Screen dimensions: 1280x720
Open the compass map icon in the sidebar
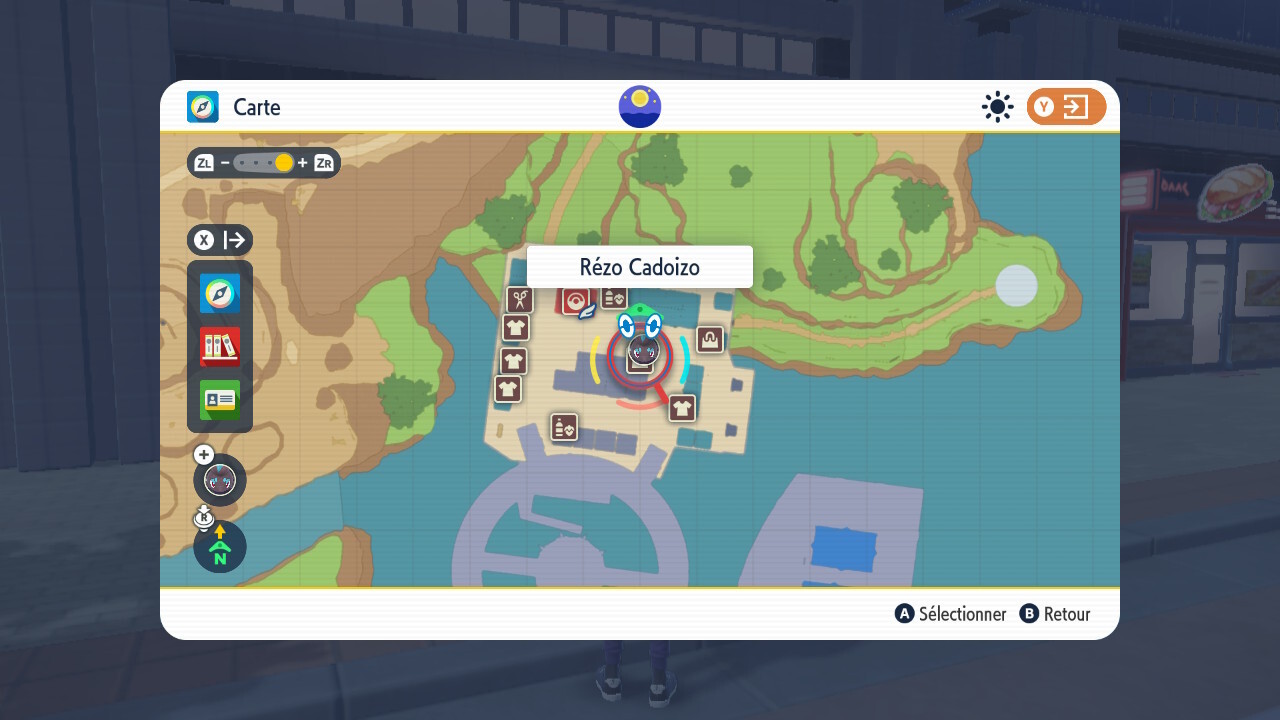(219, 294)
